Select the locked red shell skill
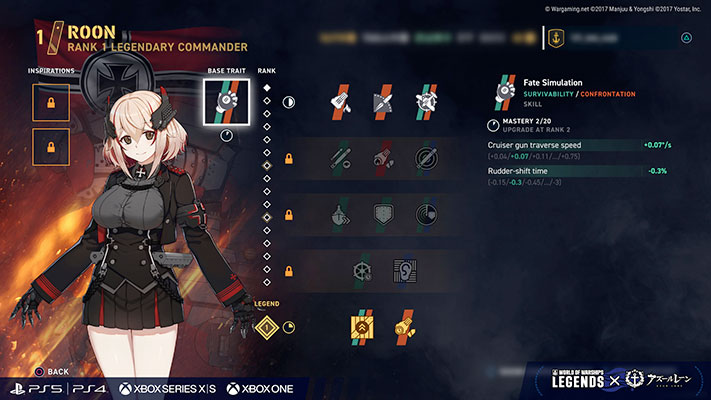This screenshot has width=711, height=400. [383, 157]
